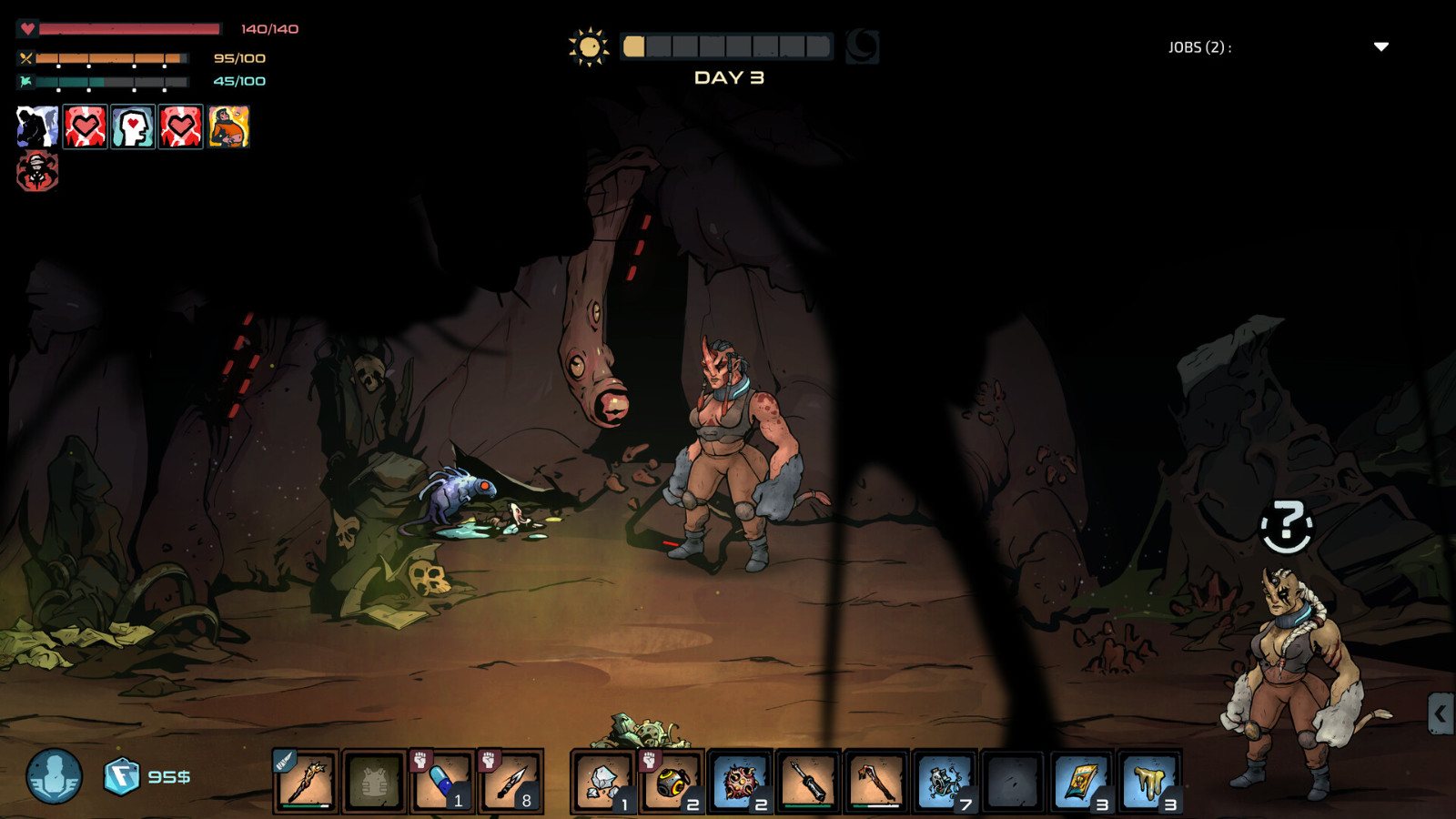Image resolution: width=1456 pixels, height=819 pixels.
Task: Select the rusty crowbar slot
Action: click(x=876, y=781)
